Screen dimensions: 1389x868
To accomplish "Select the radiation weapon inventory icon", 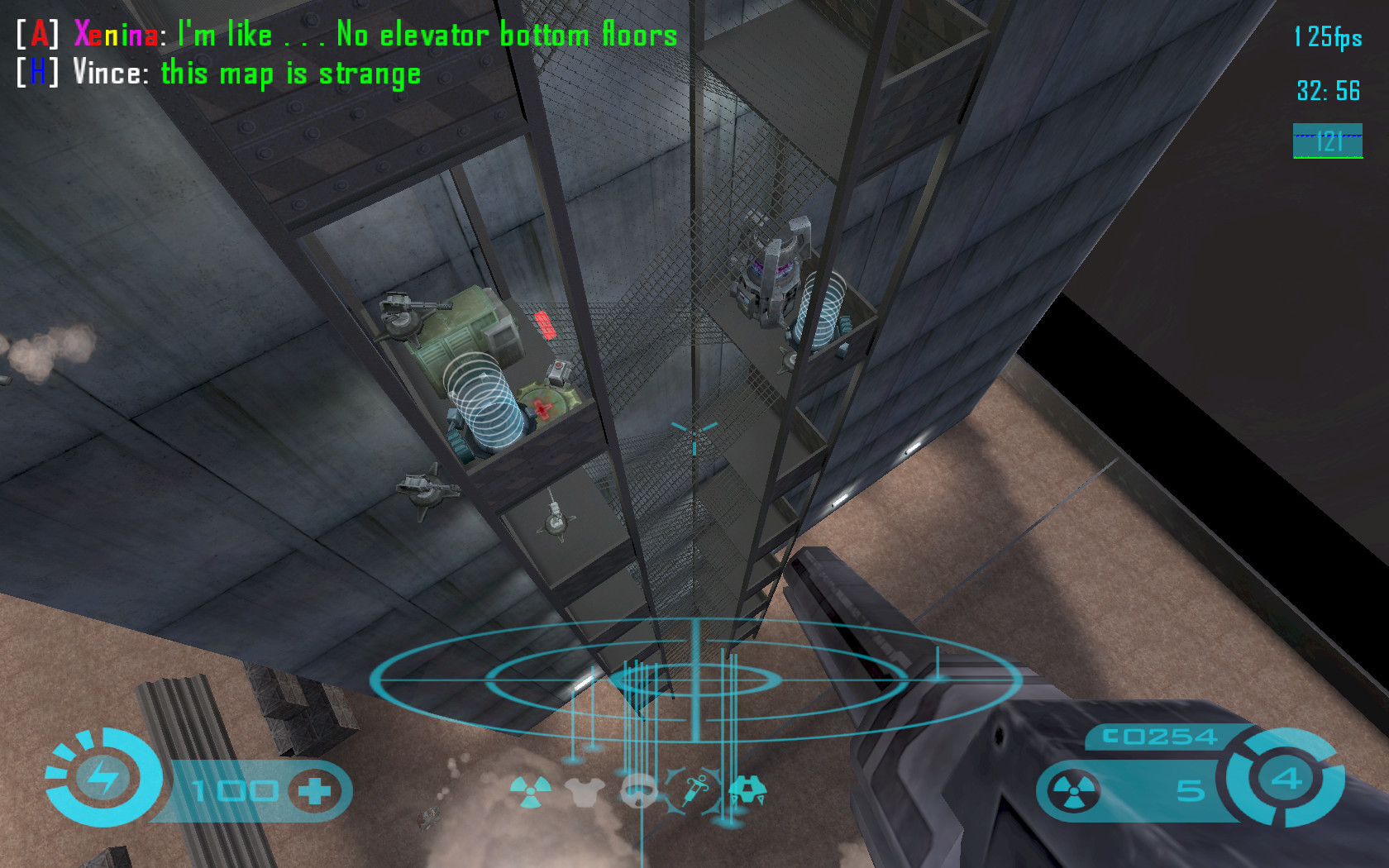I will pos(529,791).
